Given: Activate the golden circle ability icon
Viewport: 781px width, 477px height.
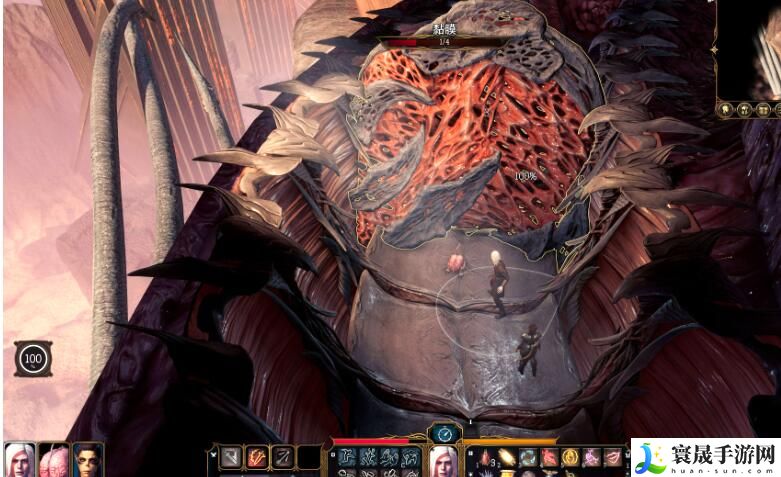Looking at the screenshot, I should [570, 457].
